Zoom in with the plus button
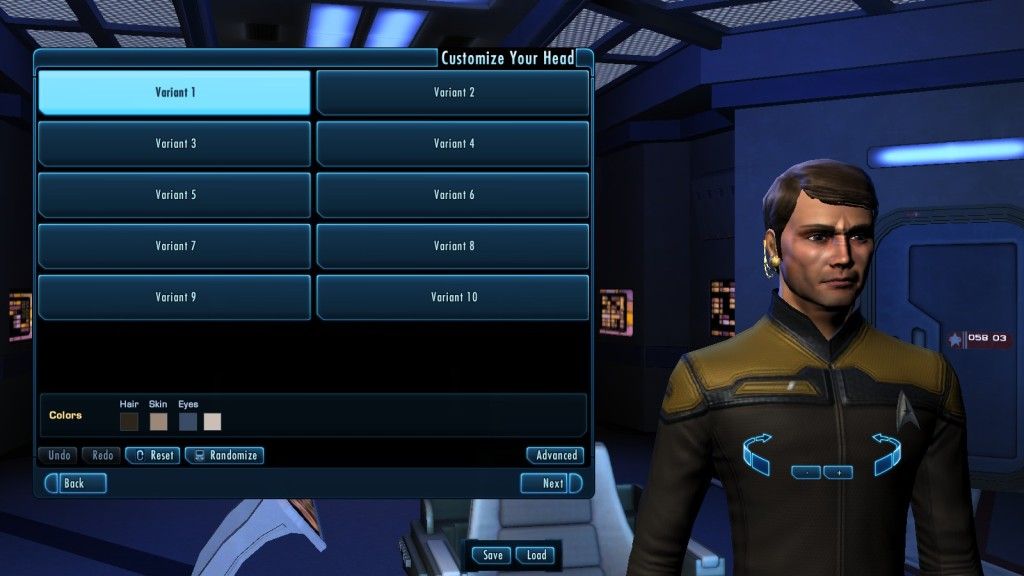The height and width of the screenshot is (576, 1024). (838, 472)
